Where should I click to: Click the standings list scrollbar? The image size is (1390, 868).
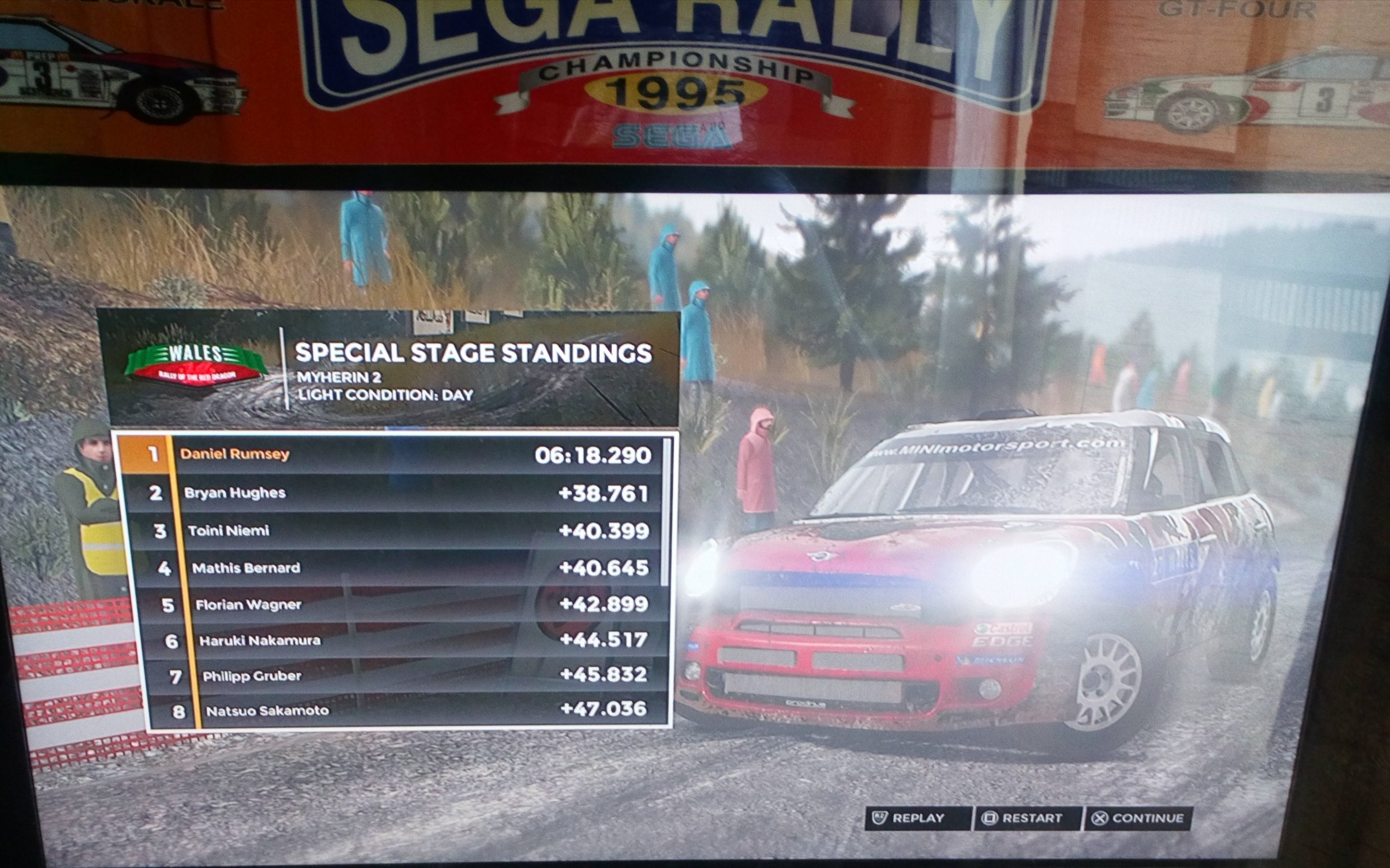click(x=666, y=511)
